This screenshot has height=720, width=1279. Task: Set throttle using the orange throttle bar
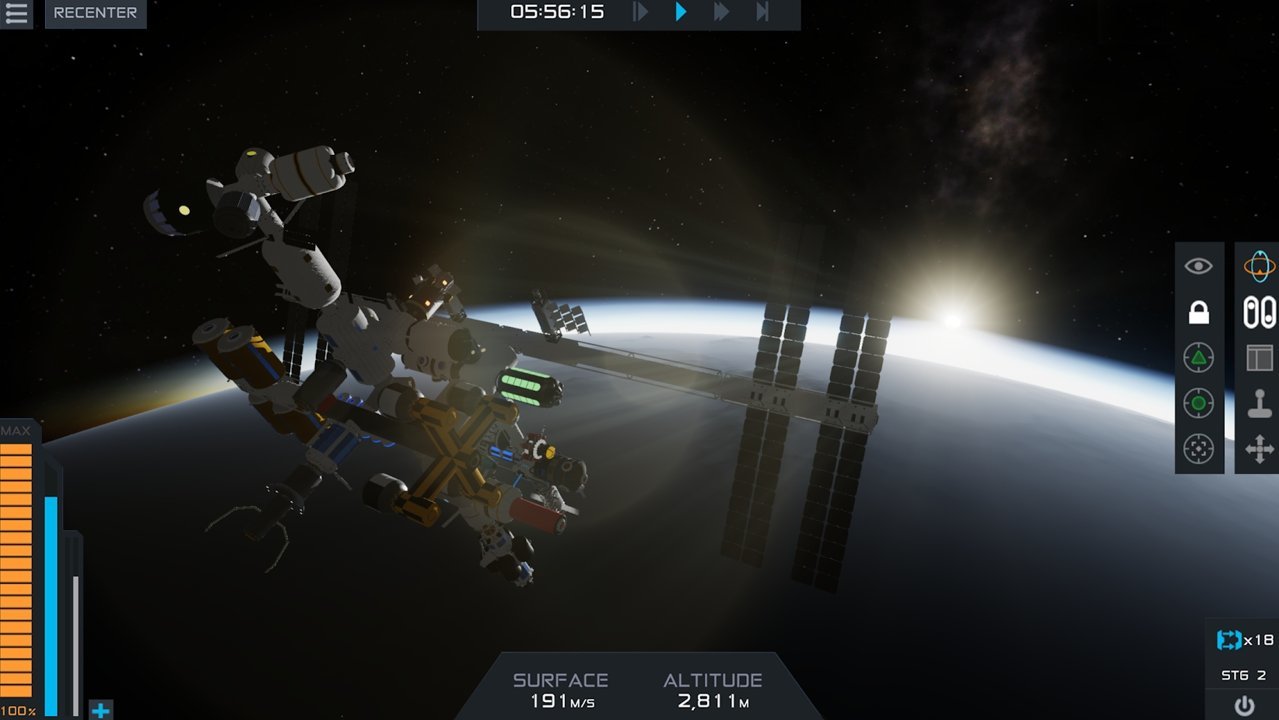click(17, 570)
